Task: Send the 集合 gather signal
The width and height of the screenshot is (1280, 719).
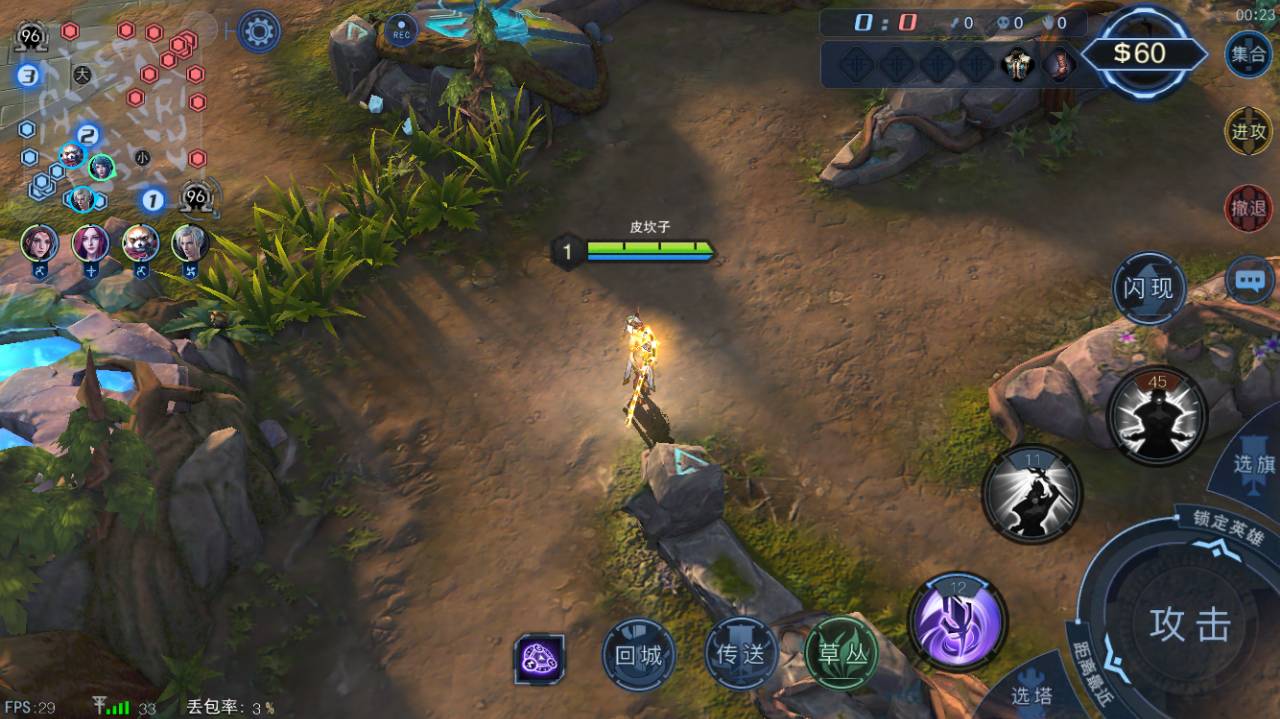Action: (x=1248, y=54)
